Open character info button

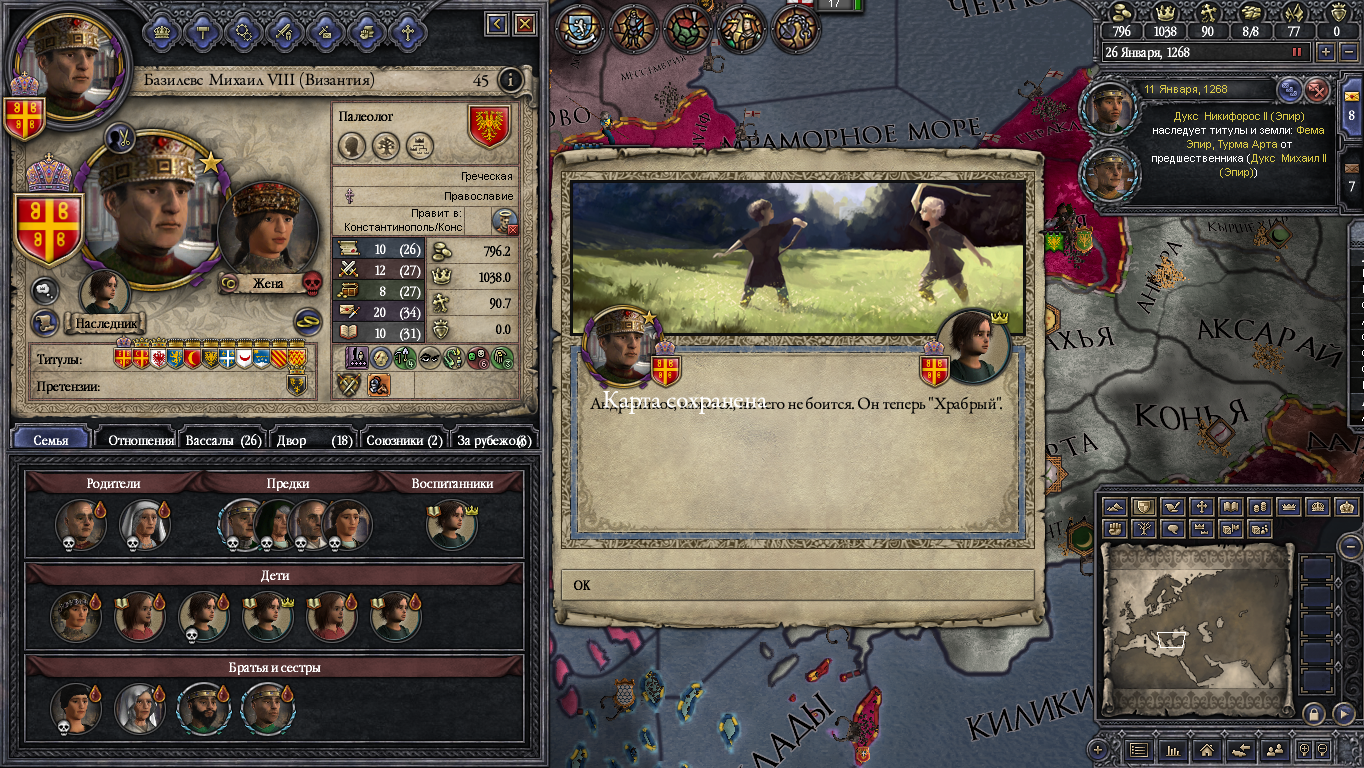511,80
